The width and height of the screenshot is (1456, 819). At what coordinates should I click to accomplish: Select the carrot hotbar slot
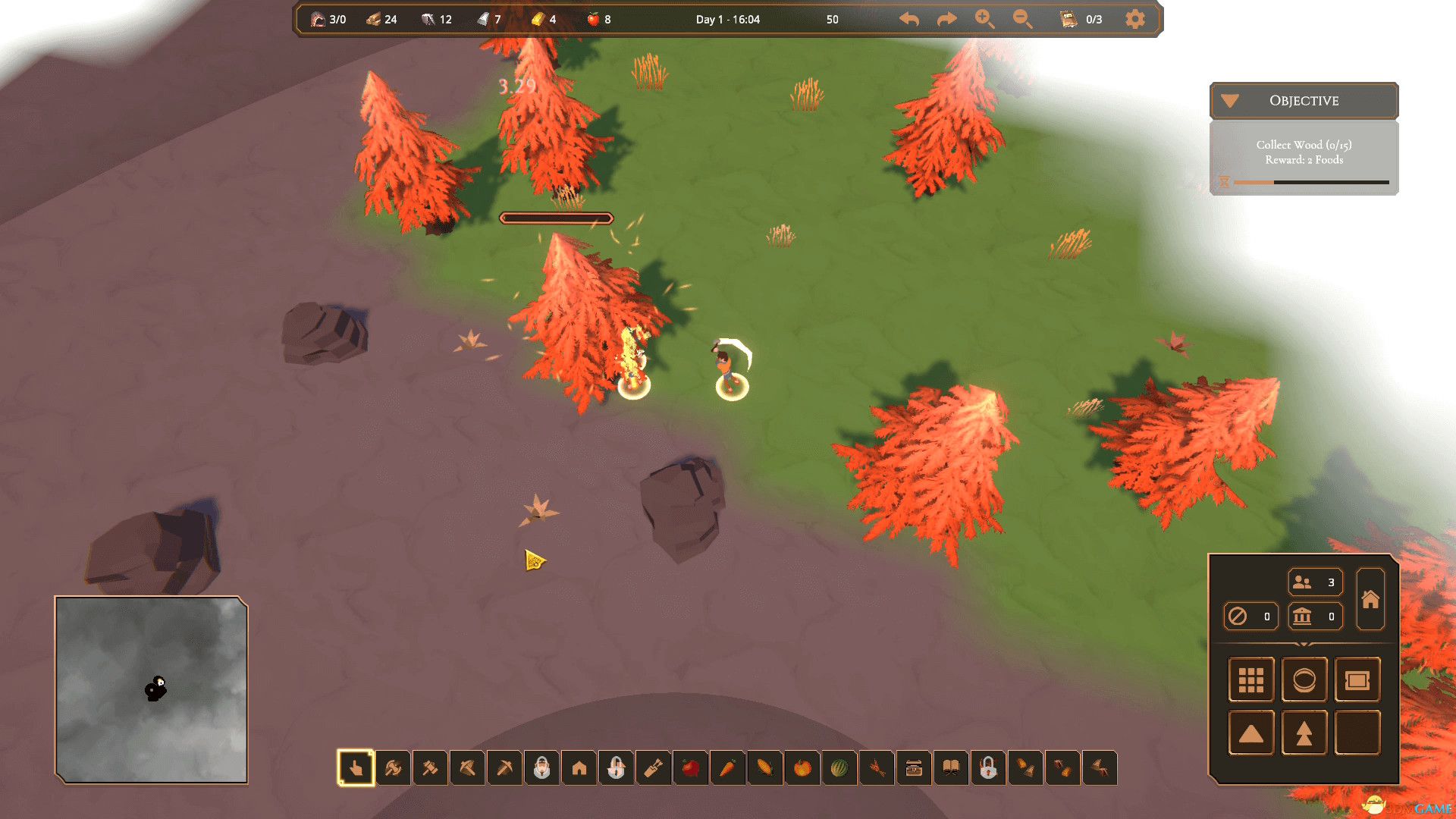[x=727, y=768]
